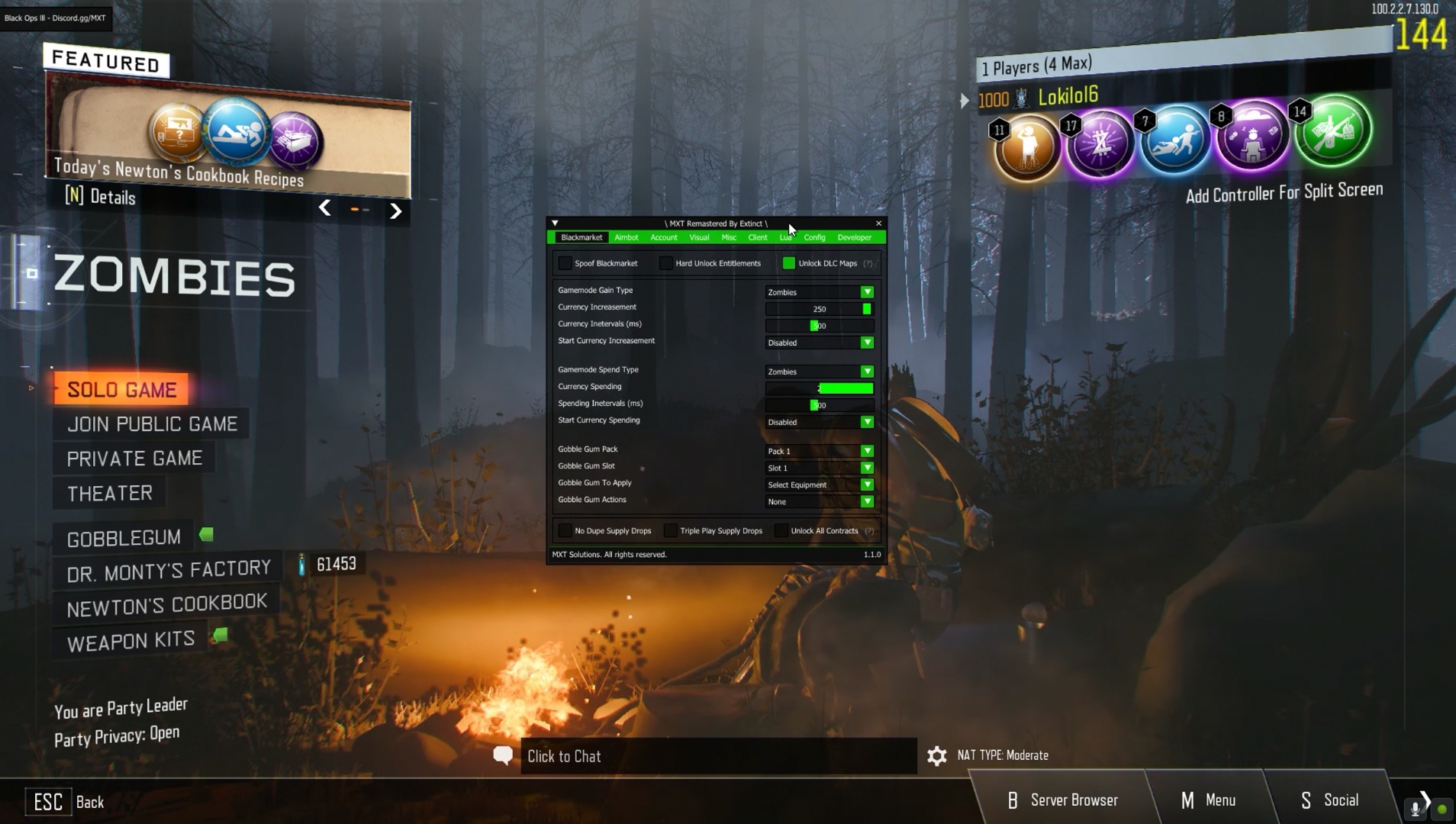Start a Solo Game

click(x=121, y=390)
